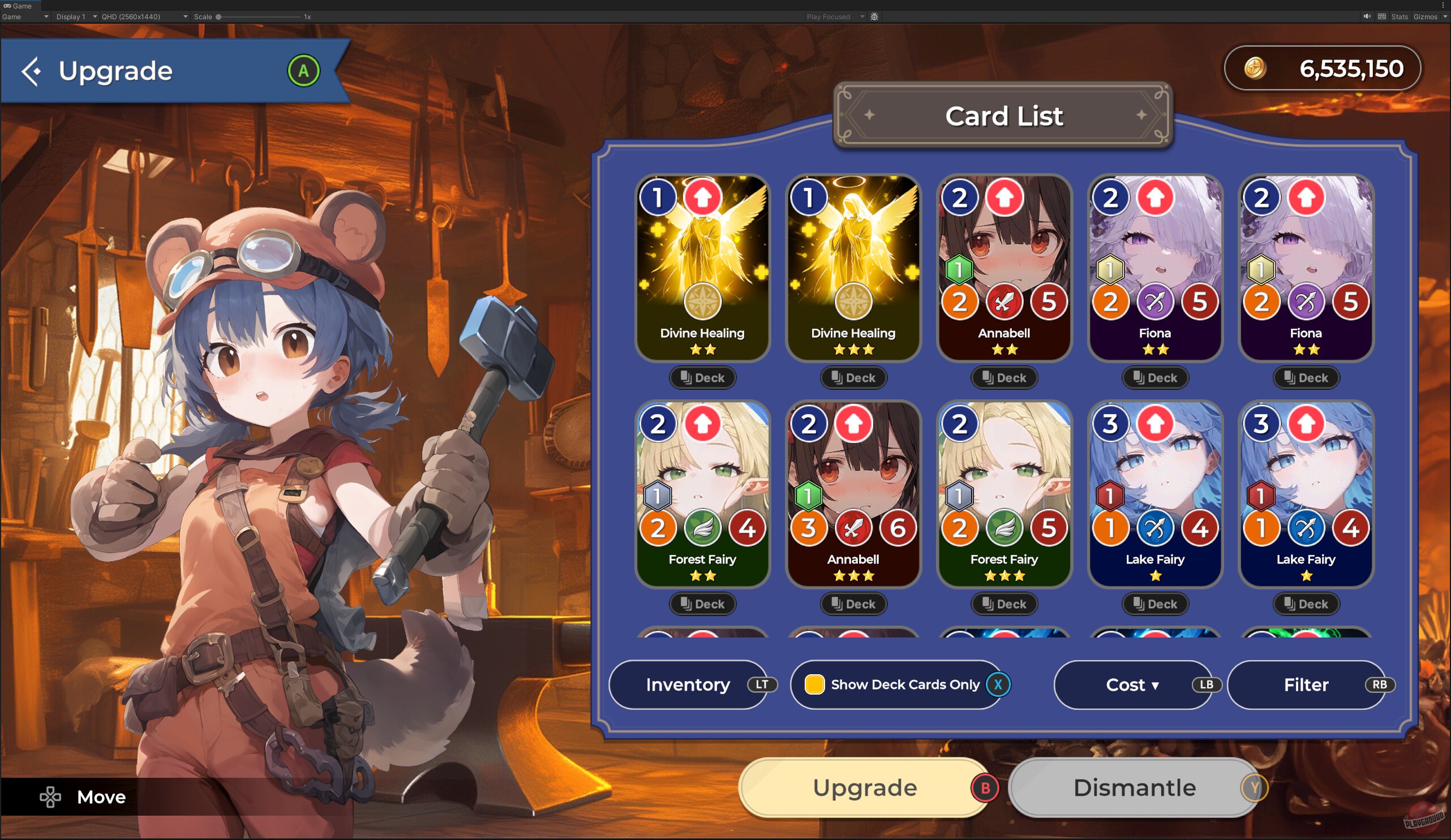The height and width of the screenshot is (840, 1451).
Task: Open the Gizmos menu in the Game view
Action: click(1426, 16)
